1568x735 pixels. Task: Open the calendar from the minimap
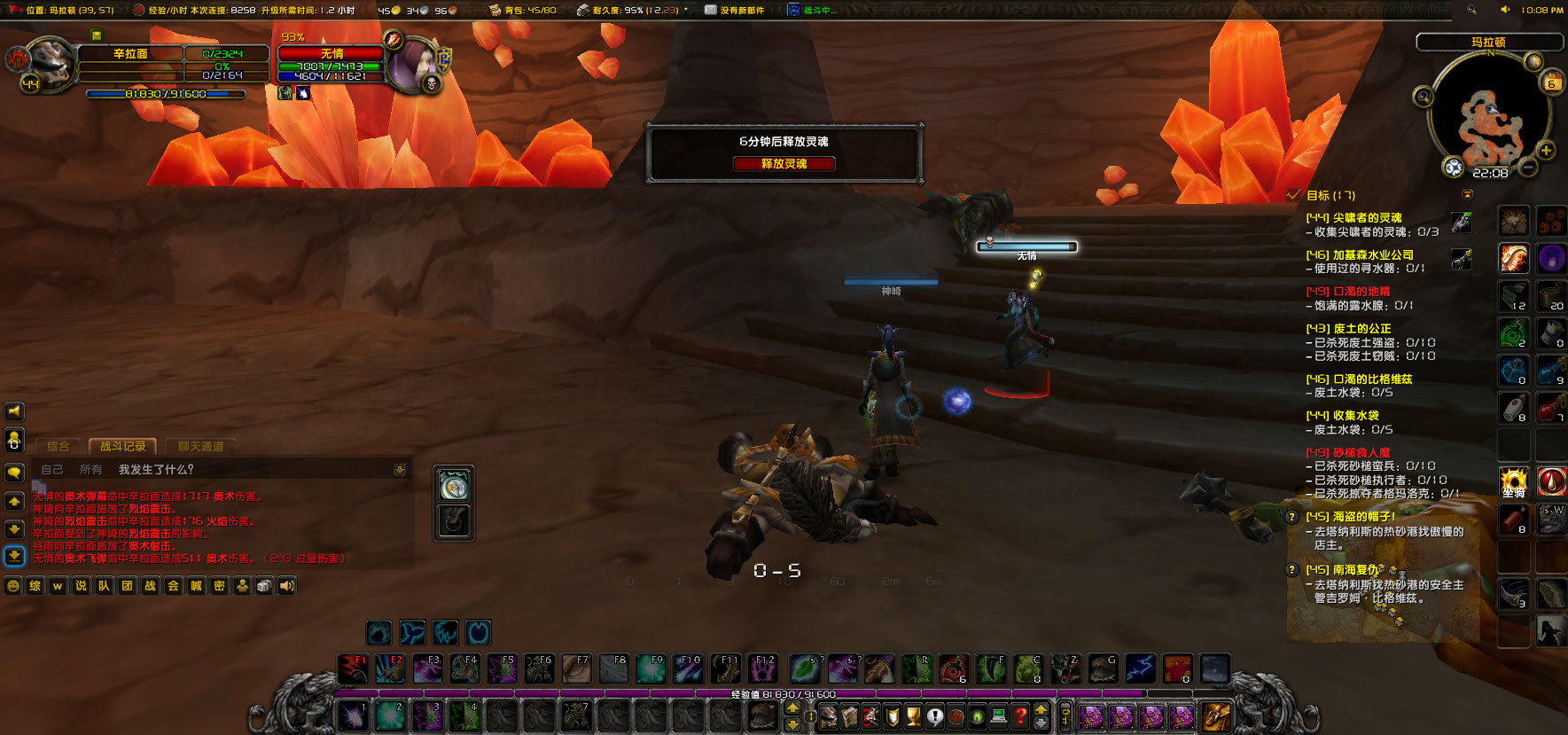[x=1551, y=82]
